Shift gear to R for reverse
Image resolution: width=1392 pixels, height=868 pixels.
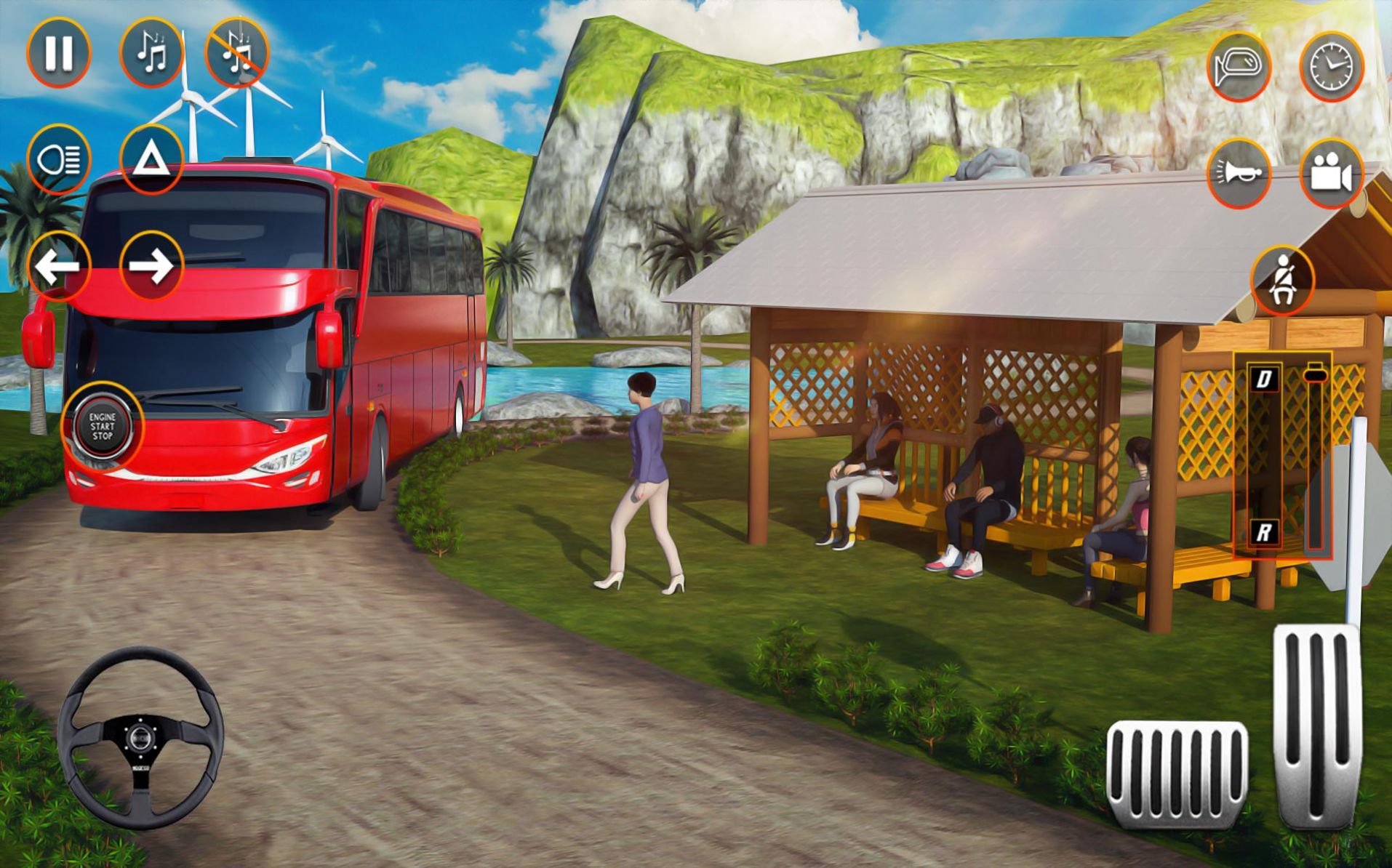click(x=1265, y=533)
